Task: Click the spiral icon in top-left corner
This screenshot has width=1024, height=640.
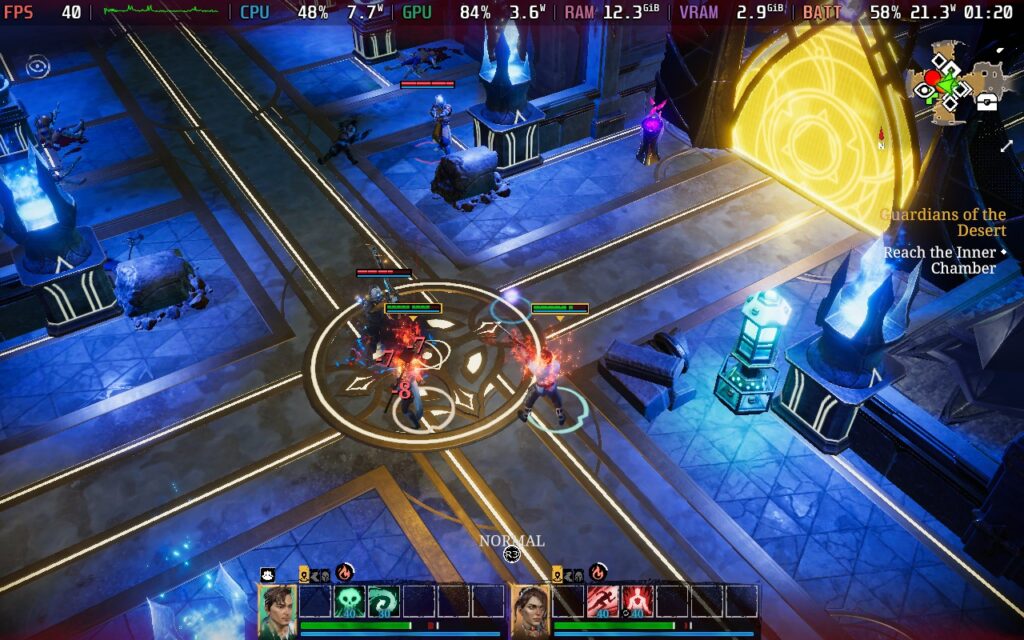Action: (38, 67)
